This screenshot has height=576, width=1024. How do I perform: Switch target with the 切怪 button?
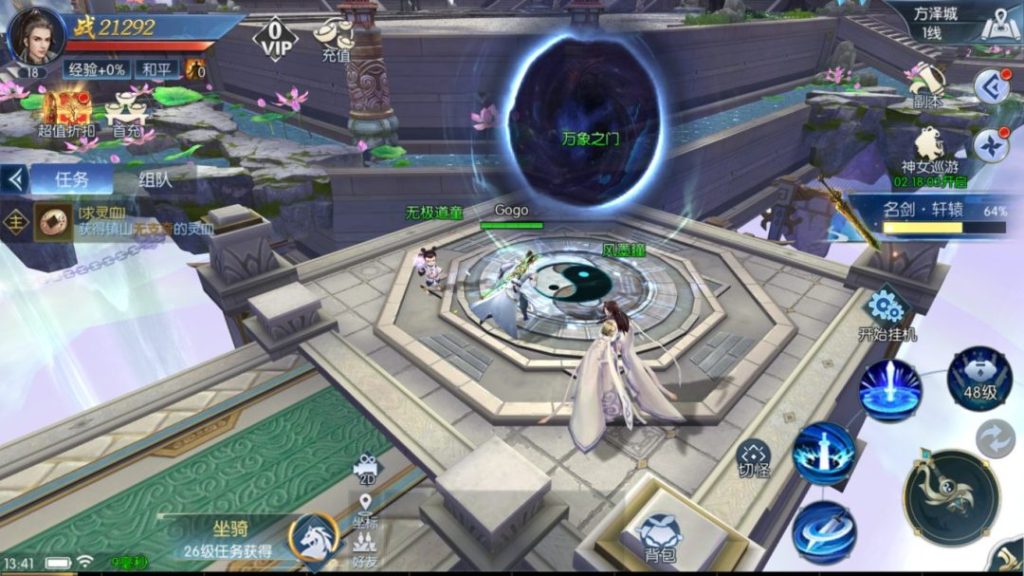[x=753, y=459]
